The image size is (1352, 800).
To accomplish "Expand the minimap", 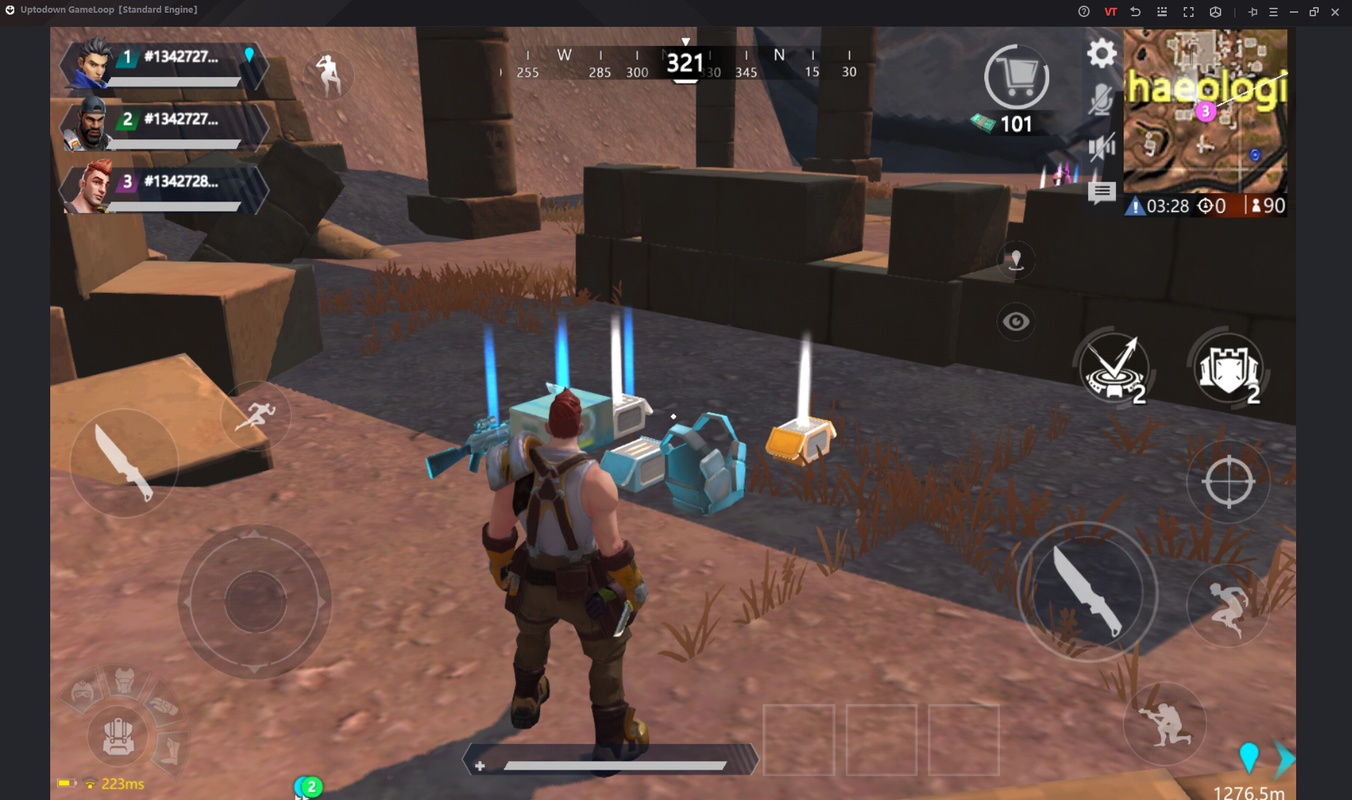I will [x=1204, y=110].
